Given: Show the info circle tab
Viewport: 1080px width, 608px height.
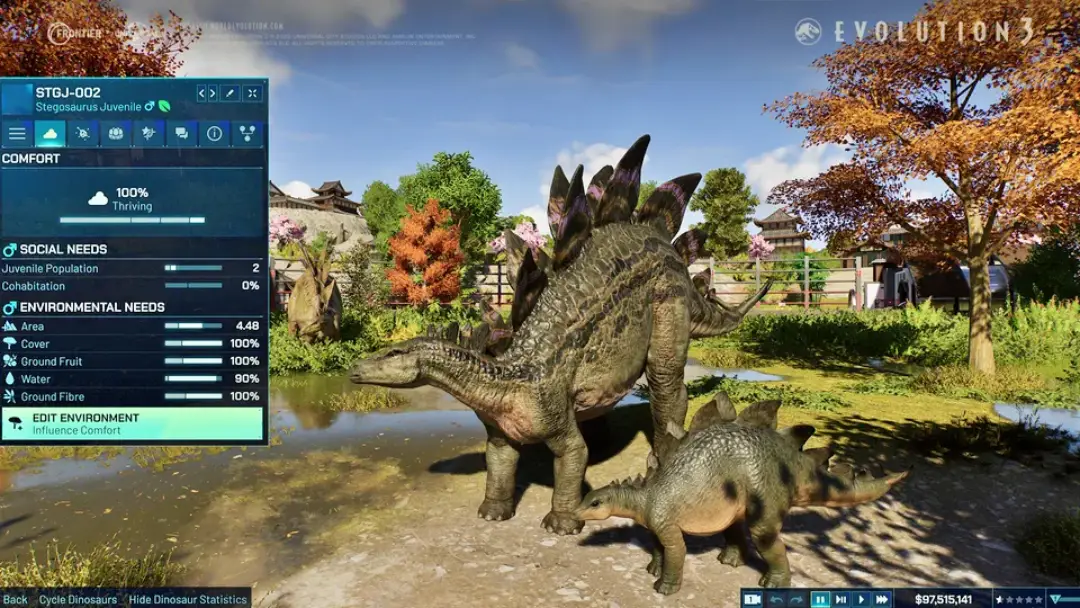Looking at the screenshot, I should pos(214,133).
